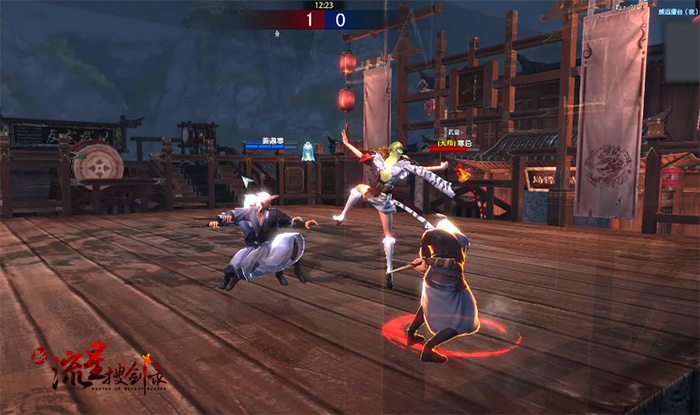Click the gray minimap panel
700x415 pixels.
pyautogui.click(x=681, y=50)
